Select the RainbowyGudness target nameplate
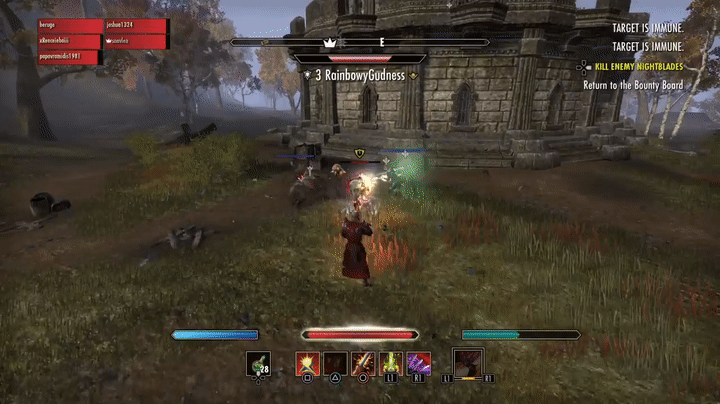 360,75
